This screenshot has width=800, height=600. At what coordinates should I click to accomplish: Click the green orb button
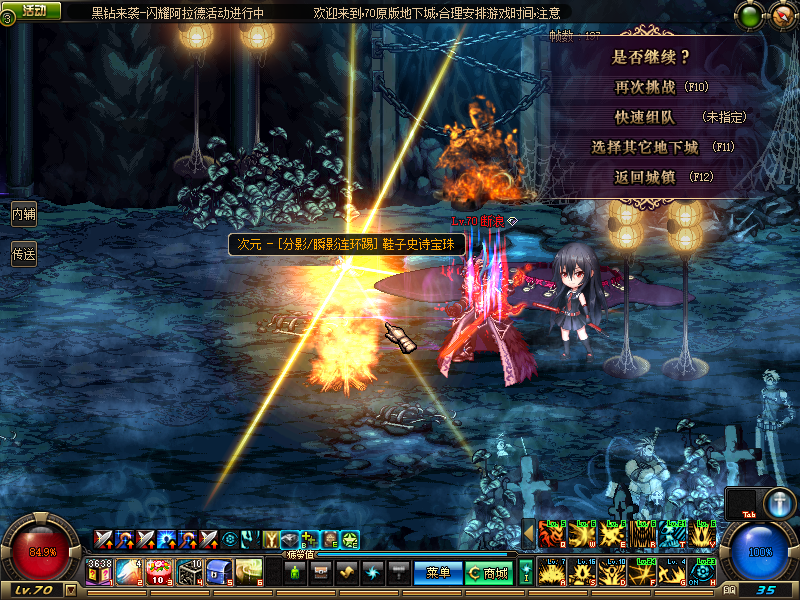[x=748, y=15]
